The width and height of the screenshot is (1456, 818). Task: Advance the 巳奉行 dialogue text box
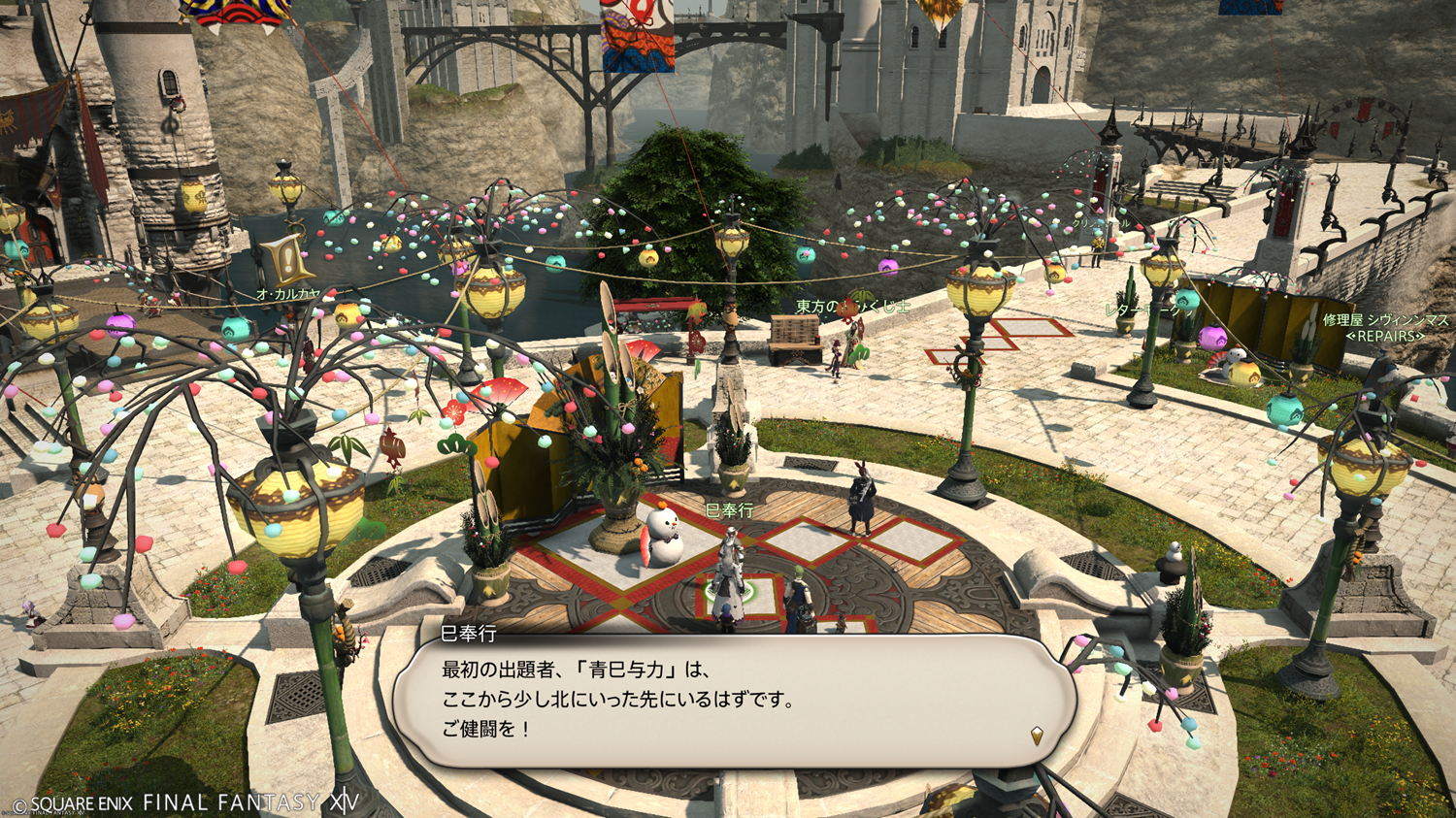coord(733,701)
